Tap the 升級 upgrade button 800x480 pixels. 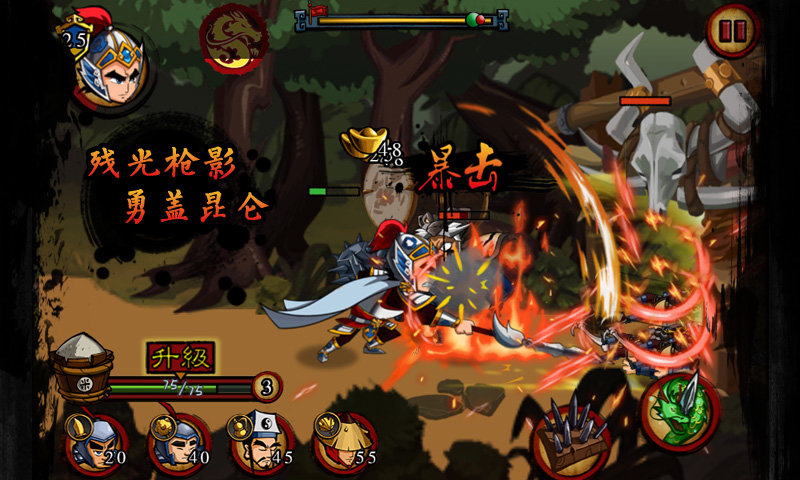coord(181,356)
